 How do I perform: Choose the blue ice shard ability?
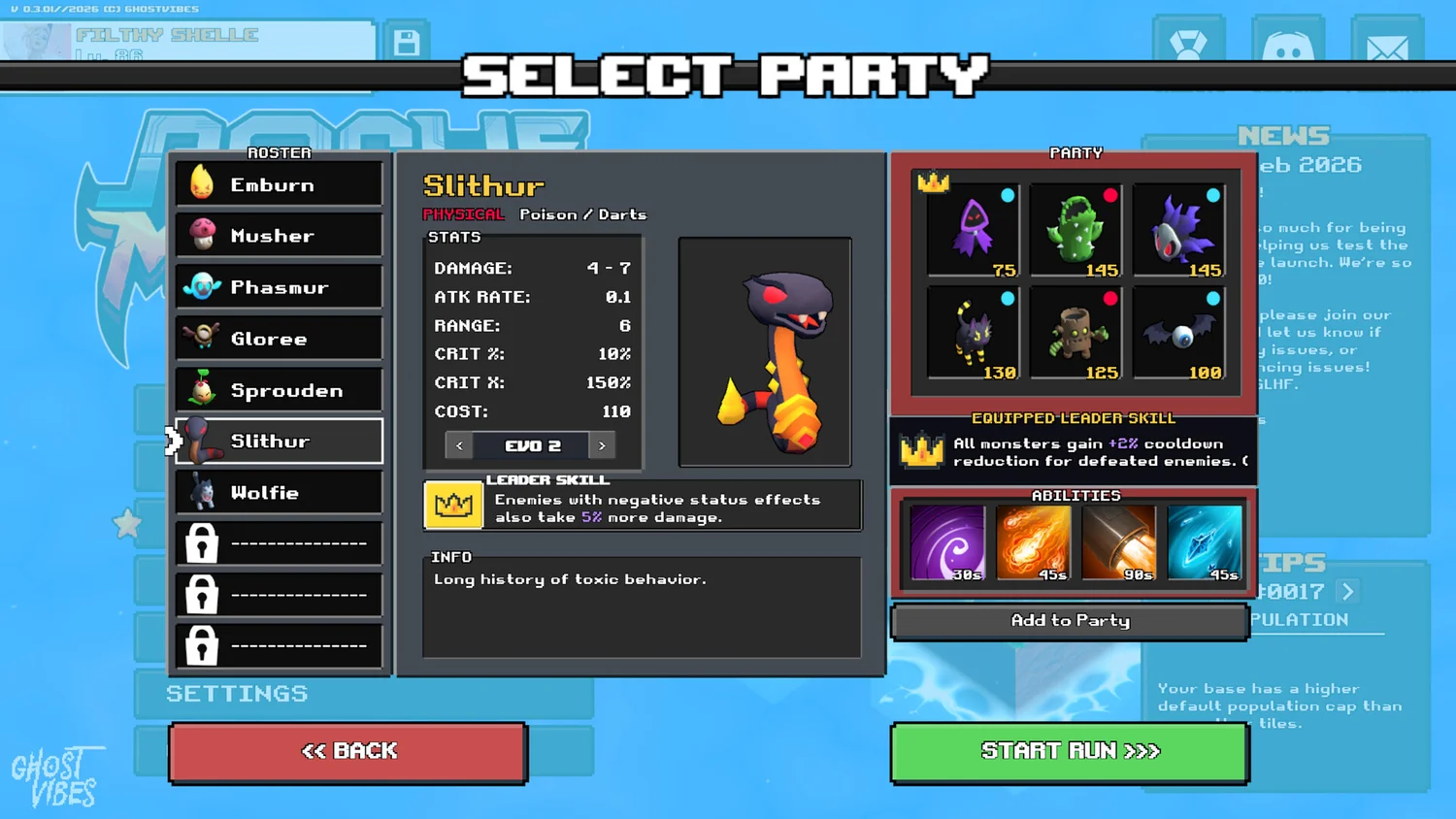1205,543
